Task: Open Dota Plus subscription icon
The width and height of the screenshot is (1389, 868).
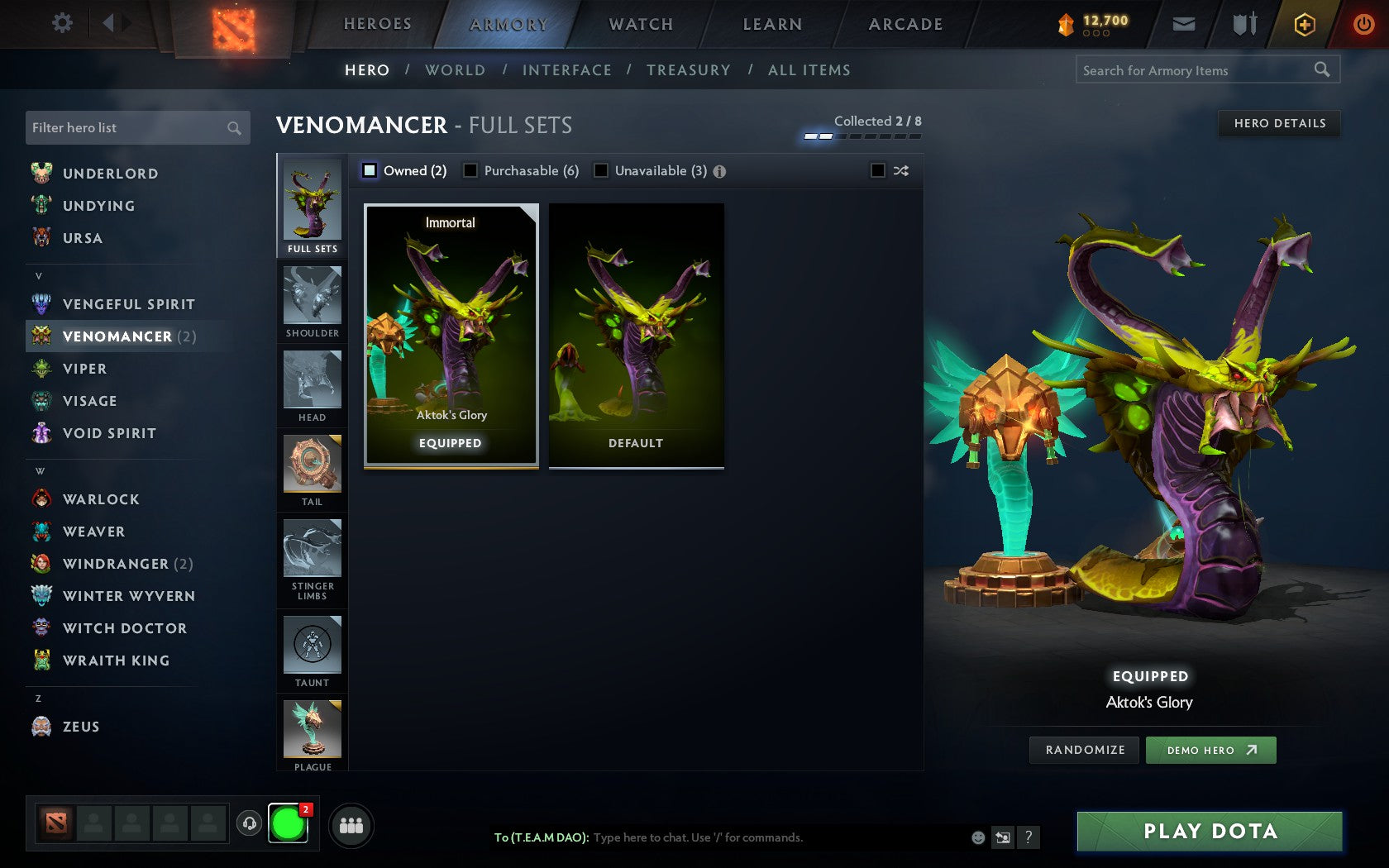Action: (1305, 24)
